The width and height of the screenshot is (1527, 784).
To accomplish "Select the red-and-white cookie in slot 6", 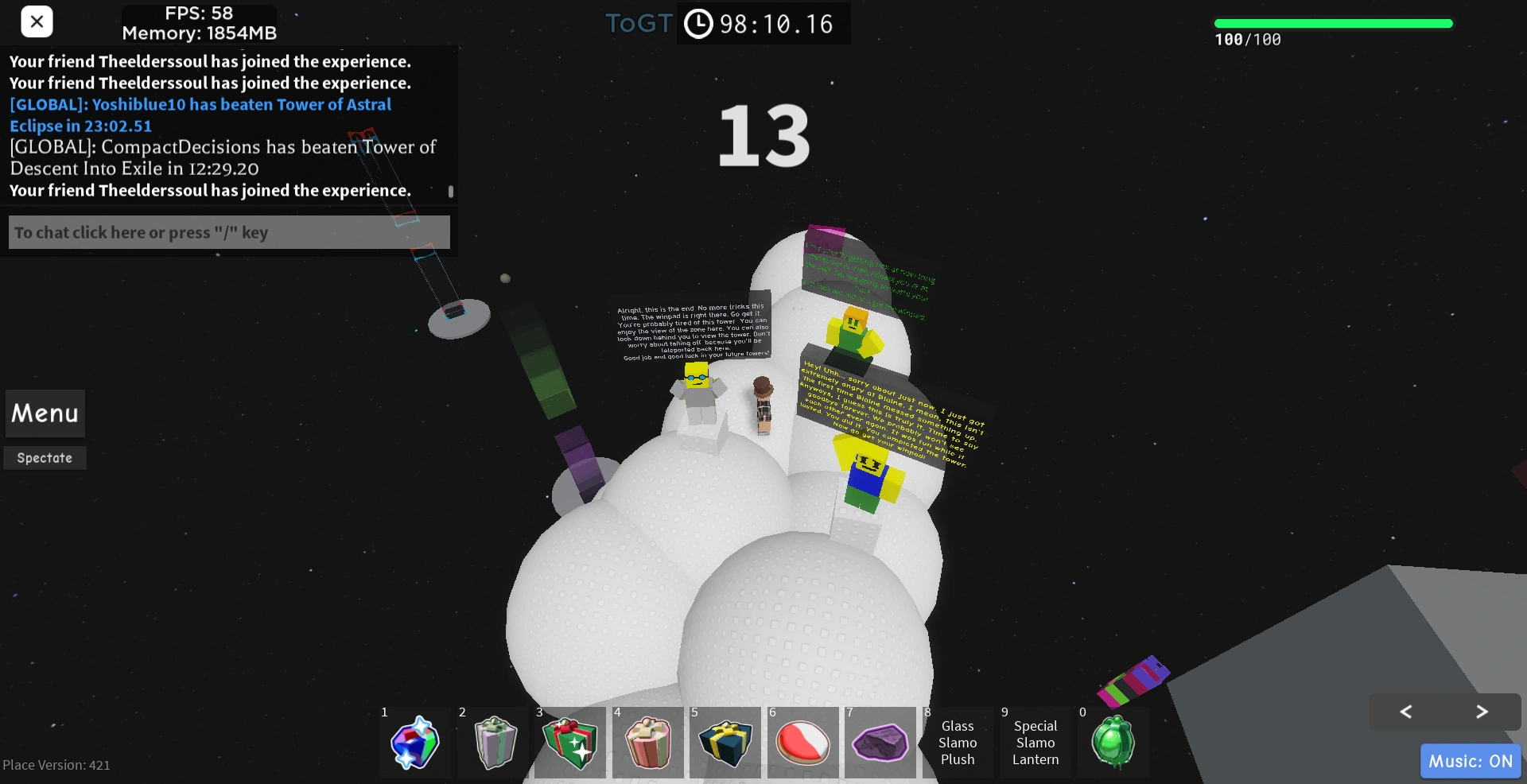I will pyautogui.click(x=803, y=742).
